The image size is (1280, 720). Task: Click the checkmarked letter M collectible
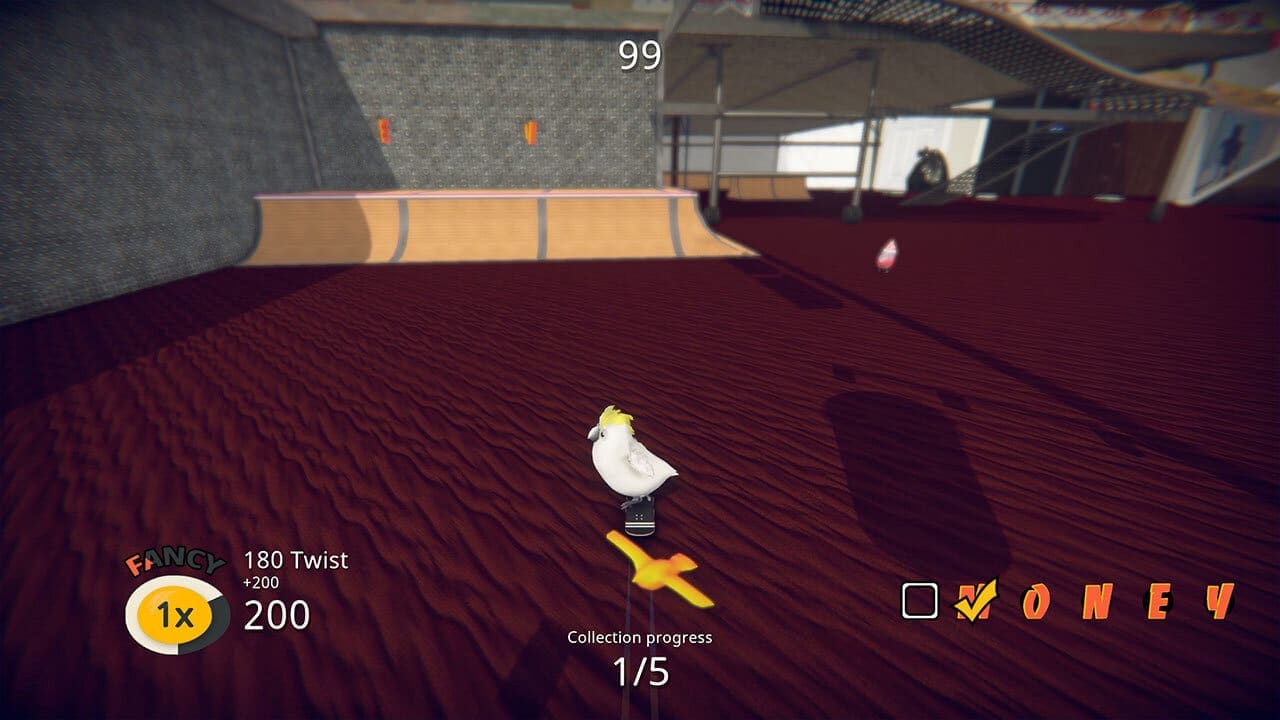tap(975, 601)
